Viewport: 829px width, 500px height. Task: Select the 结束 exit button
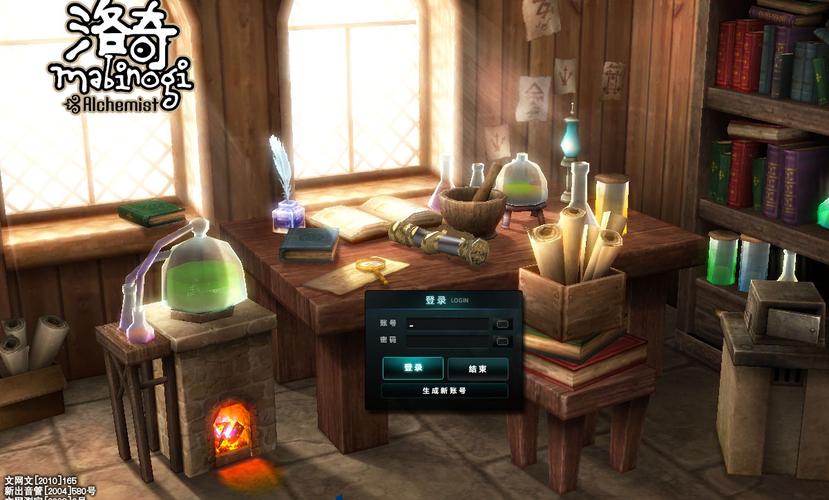tap(477, 368)
